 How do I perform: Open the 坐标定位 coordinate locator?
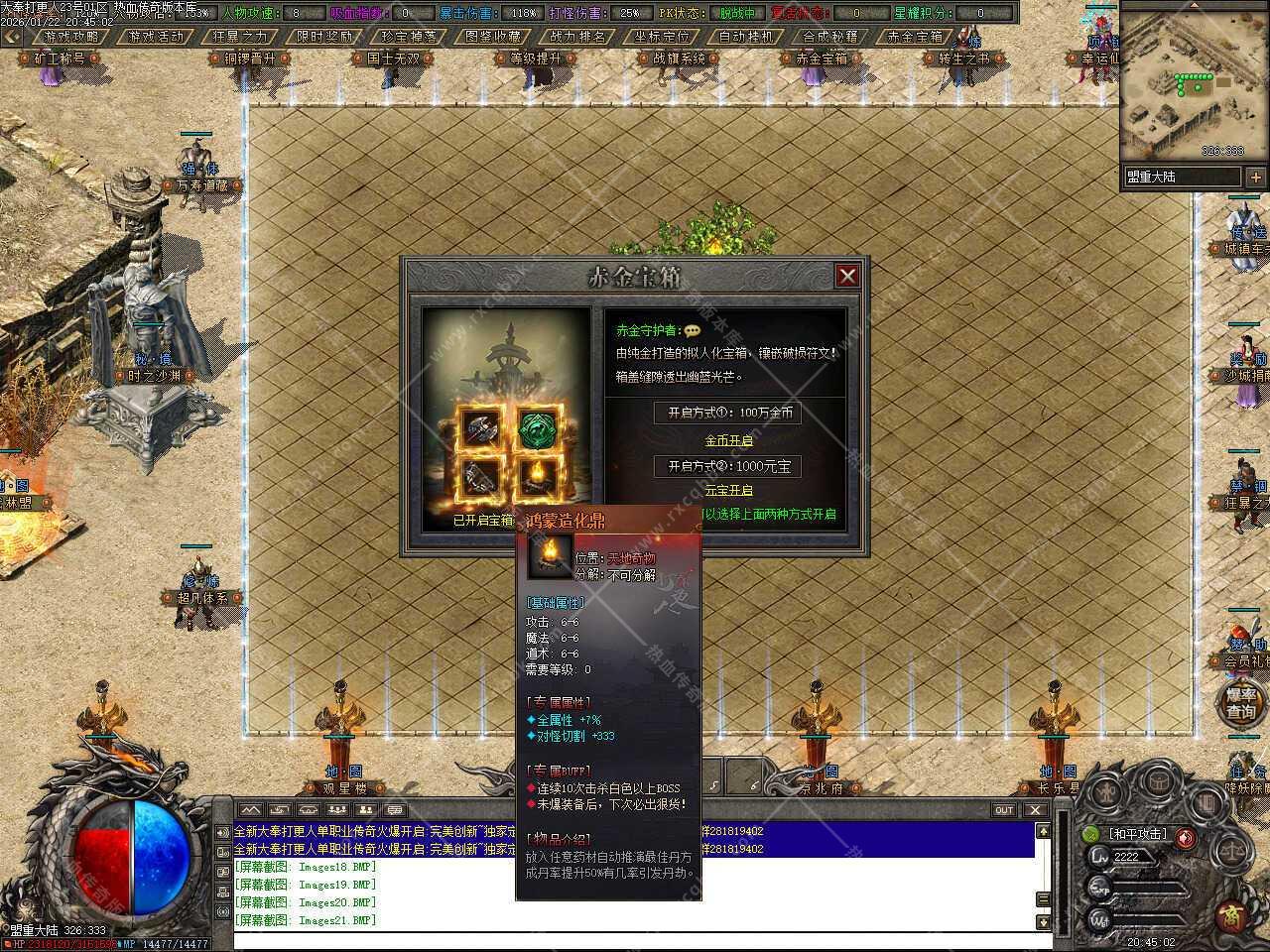coord(662,37)
